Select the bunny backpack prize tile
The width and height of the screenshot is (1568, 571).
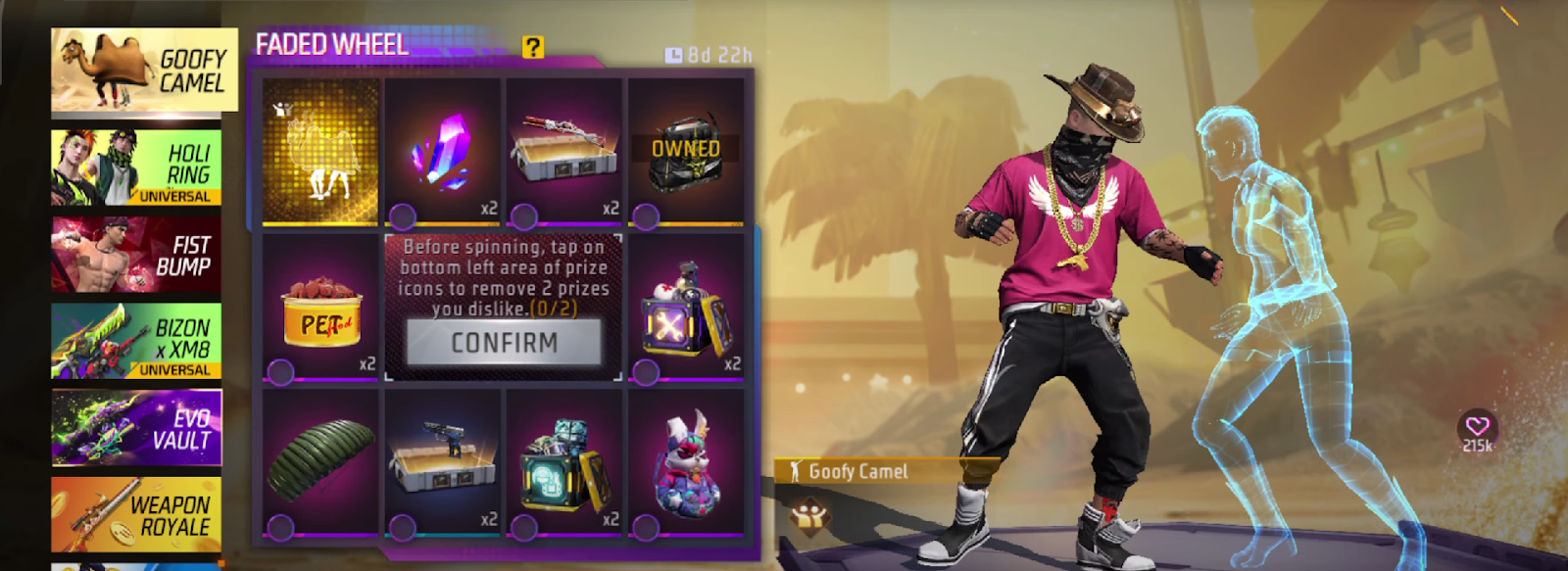(685, 463)
